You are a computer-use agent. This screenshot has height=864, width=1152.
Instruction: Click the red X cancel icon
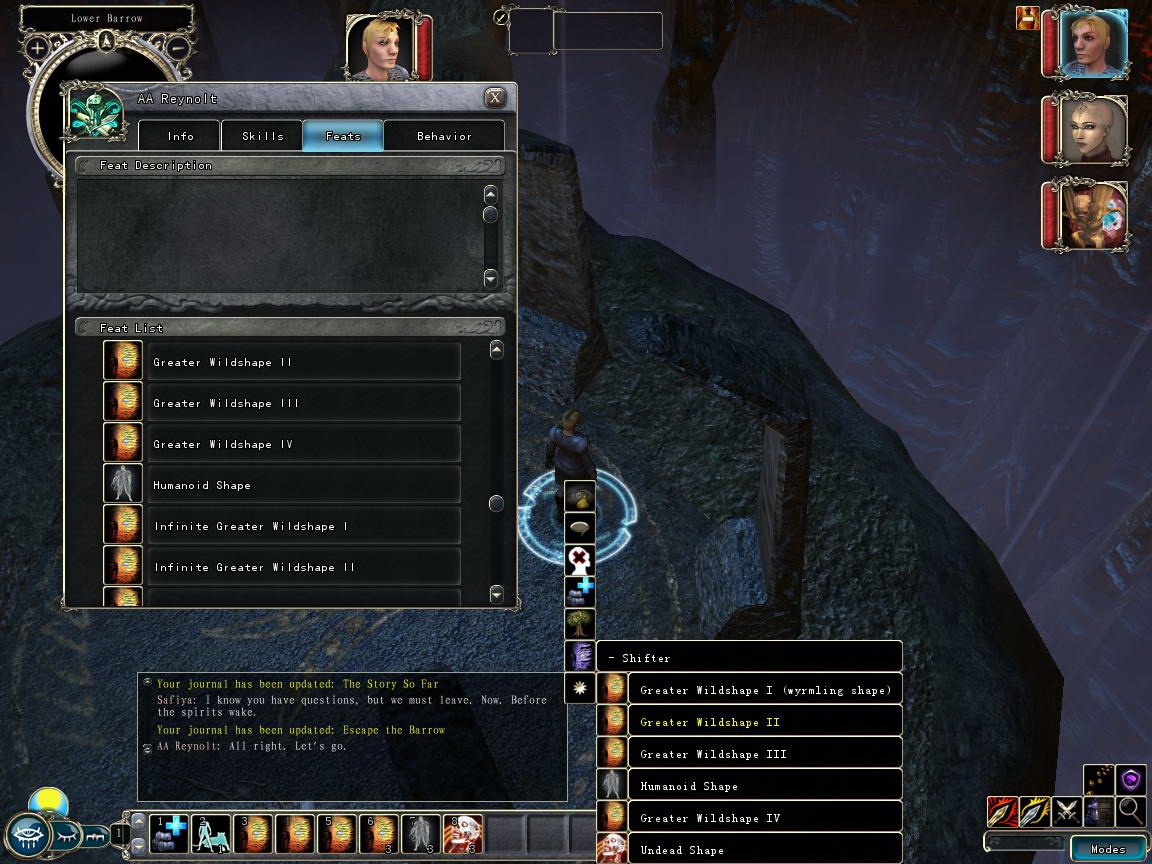(x=580, y=559)
